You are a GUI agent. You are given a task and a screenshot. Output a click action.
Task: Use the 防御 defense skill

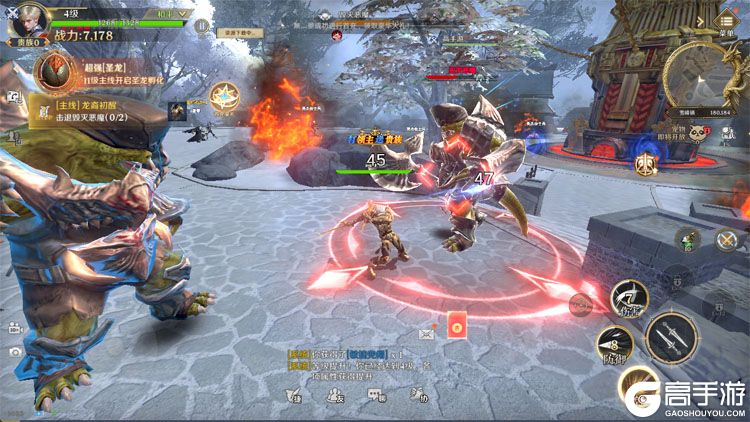pos(612,342)
